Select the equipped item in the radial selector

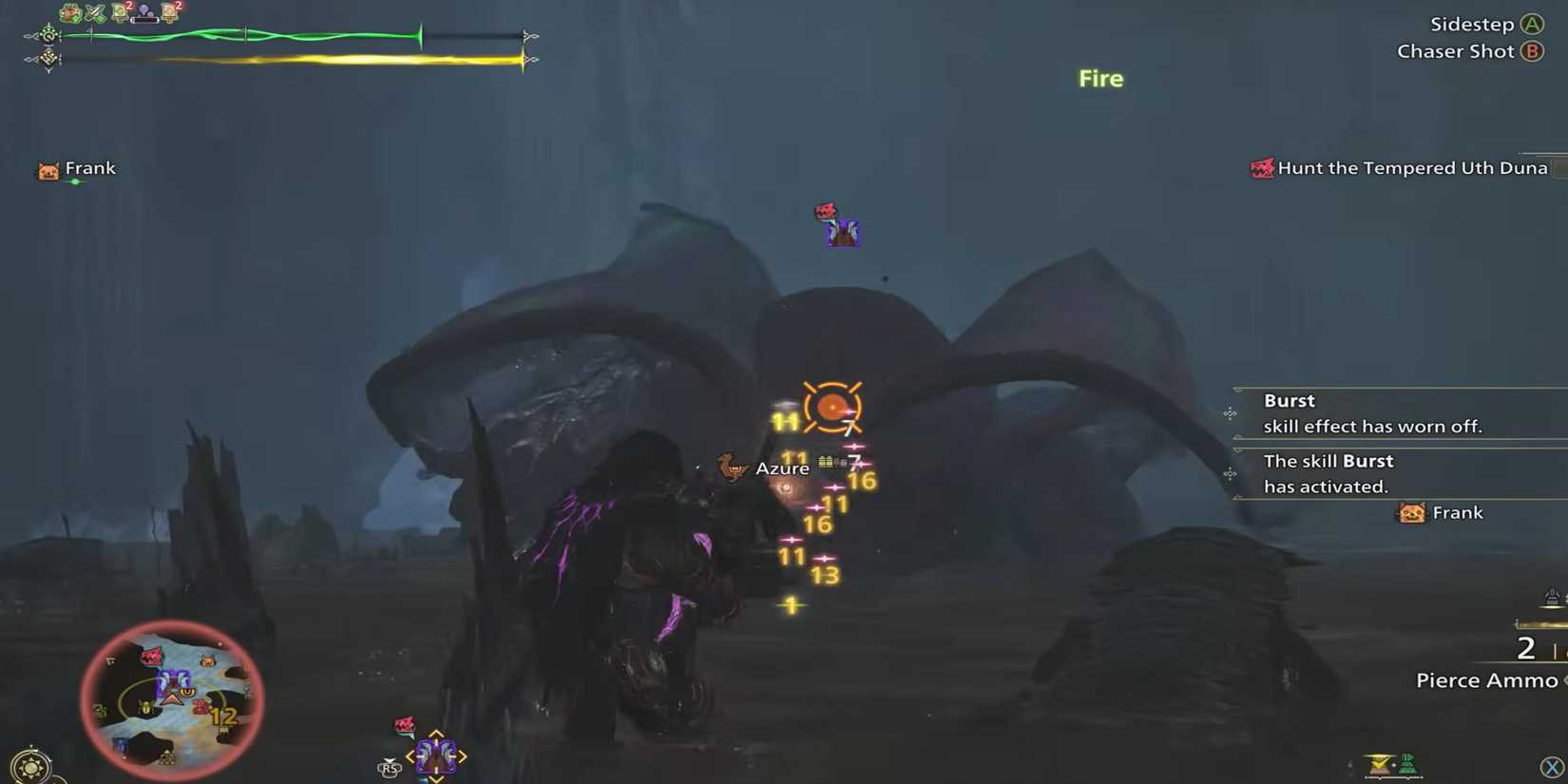(437, 756)
